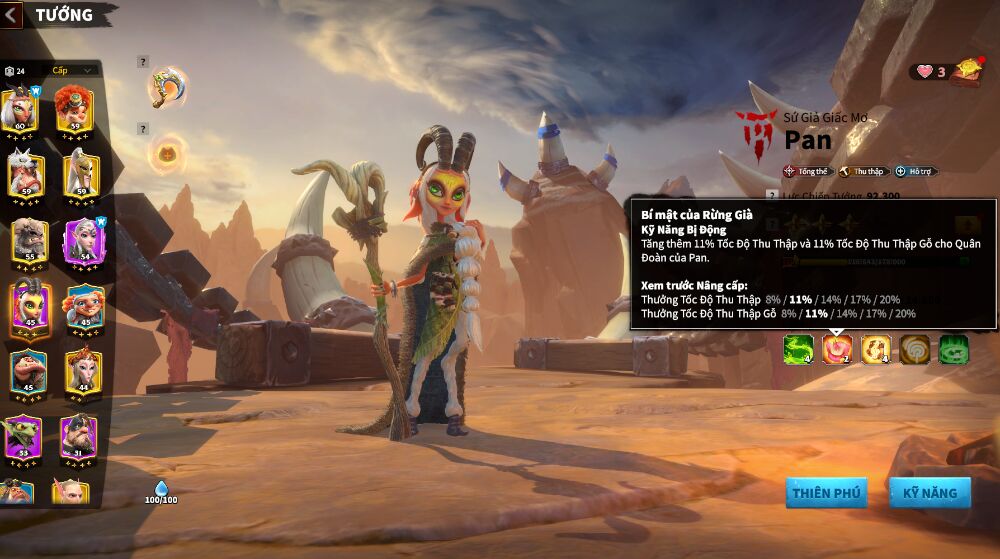Viewport: 1000px width, 559px height.
Task: Open the THIÊN PHÚ talents screen
Action: (826, 493)
